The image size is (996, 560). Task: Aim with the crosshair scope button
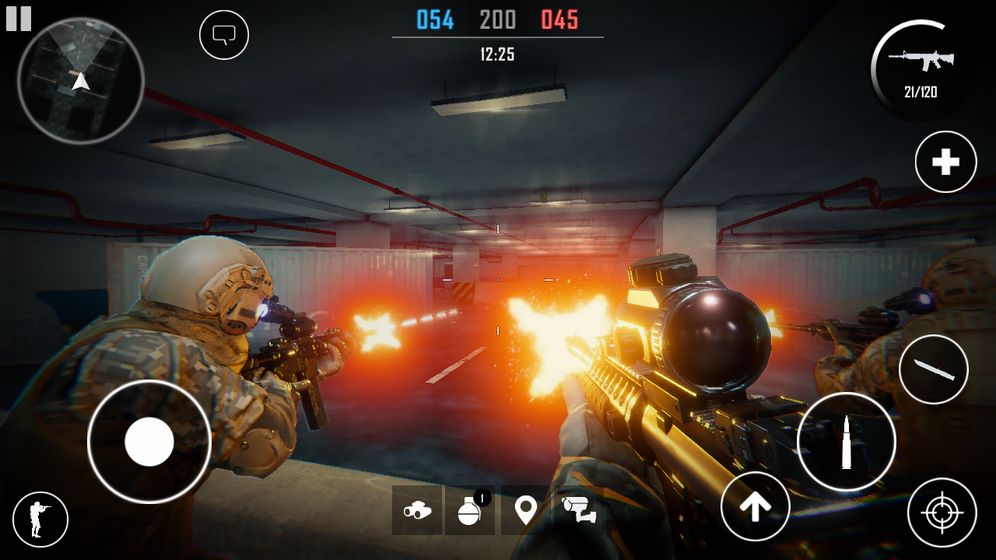(941, 513)
